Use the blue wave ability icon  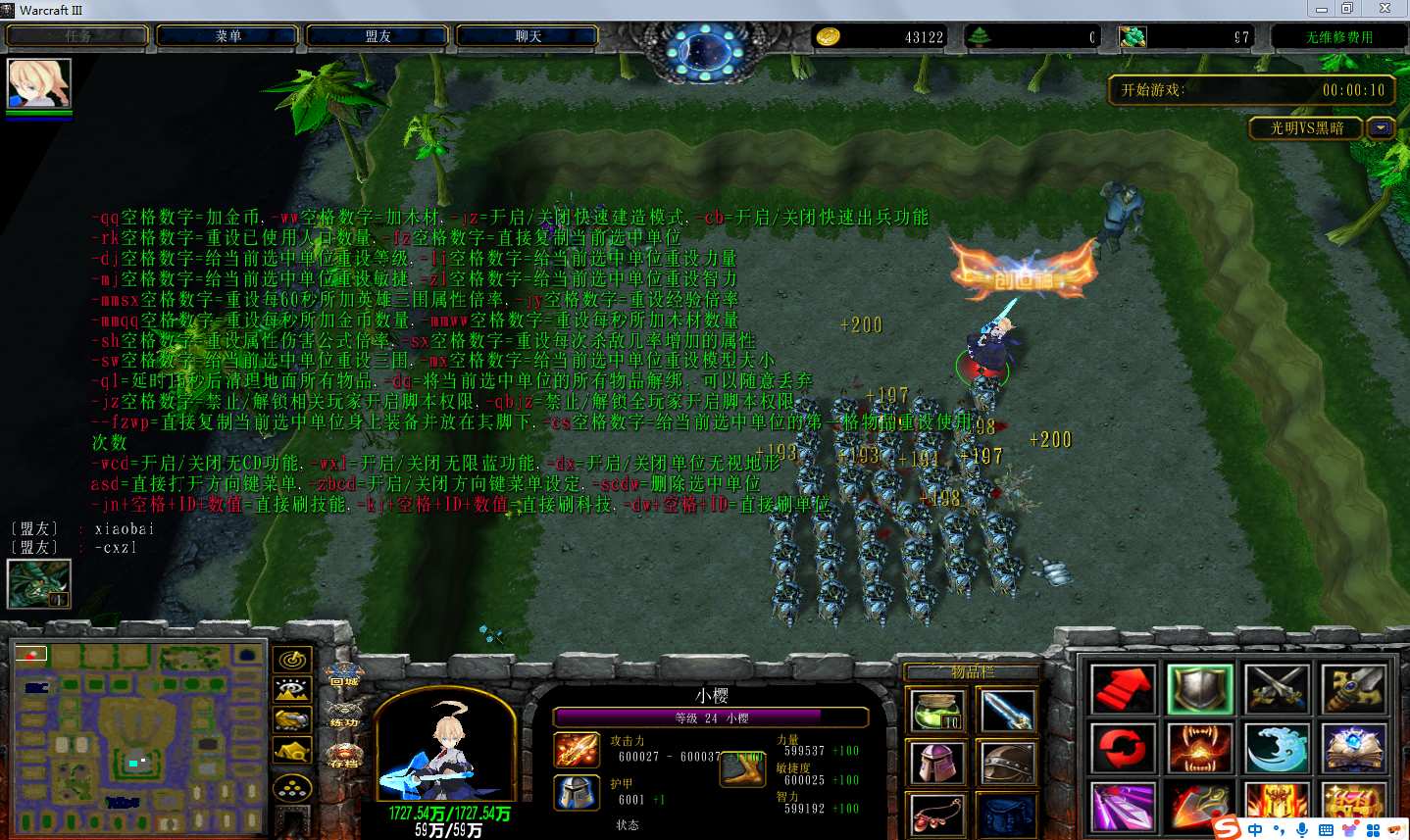click(1277, 749)
